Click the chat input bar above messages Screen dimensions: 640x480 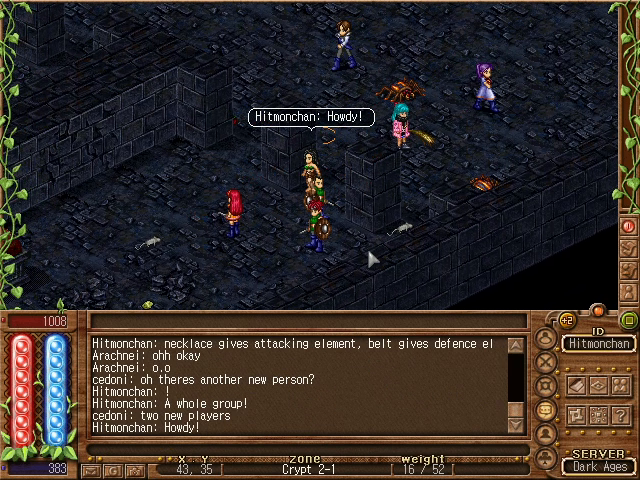click(x=305, y=321)
